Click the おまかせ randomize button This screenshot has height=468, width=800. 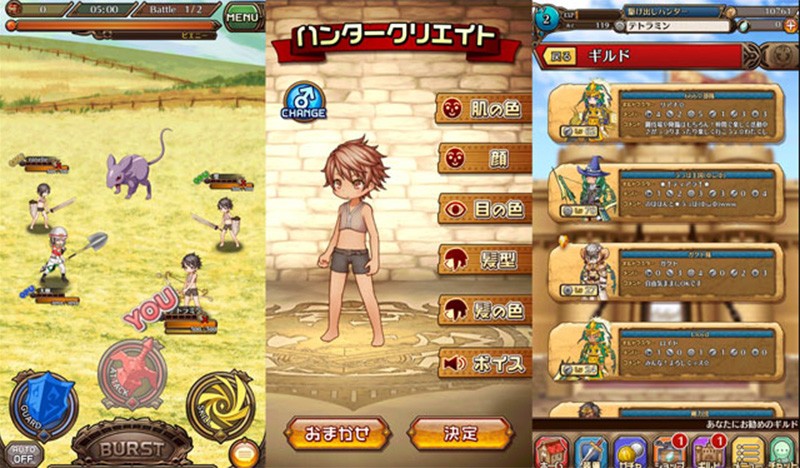pos(337,435)
